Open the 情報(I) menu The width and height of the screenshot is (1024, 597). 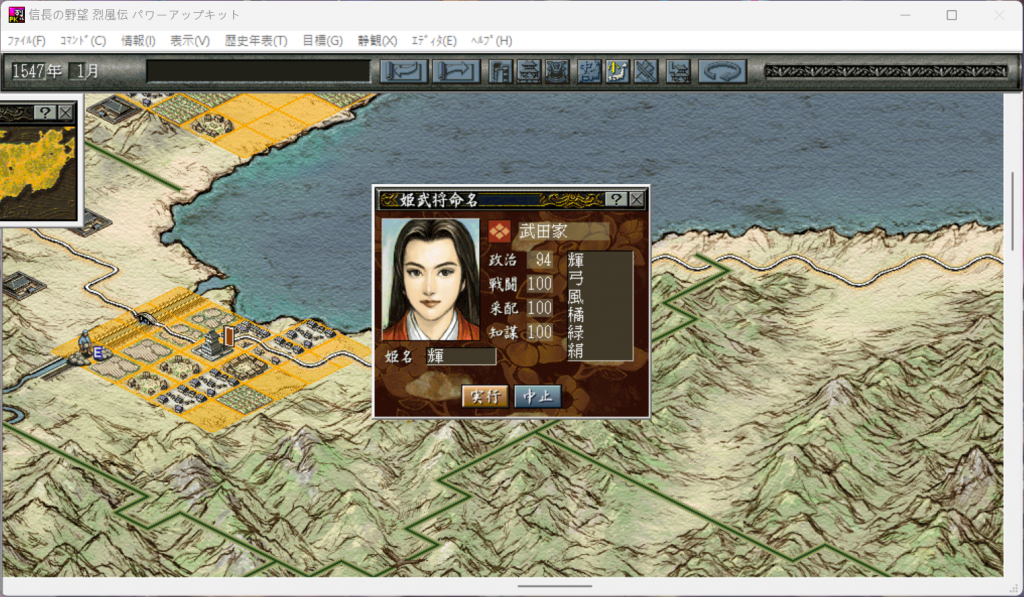coord(138,41)
